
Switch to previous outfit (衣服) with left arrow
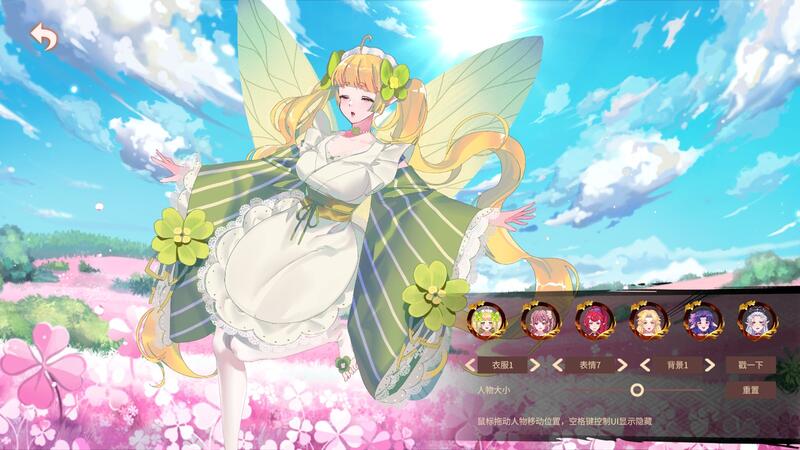point(471,365)
